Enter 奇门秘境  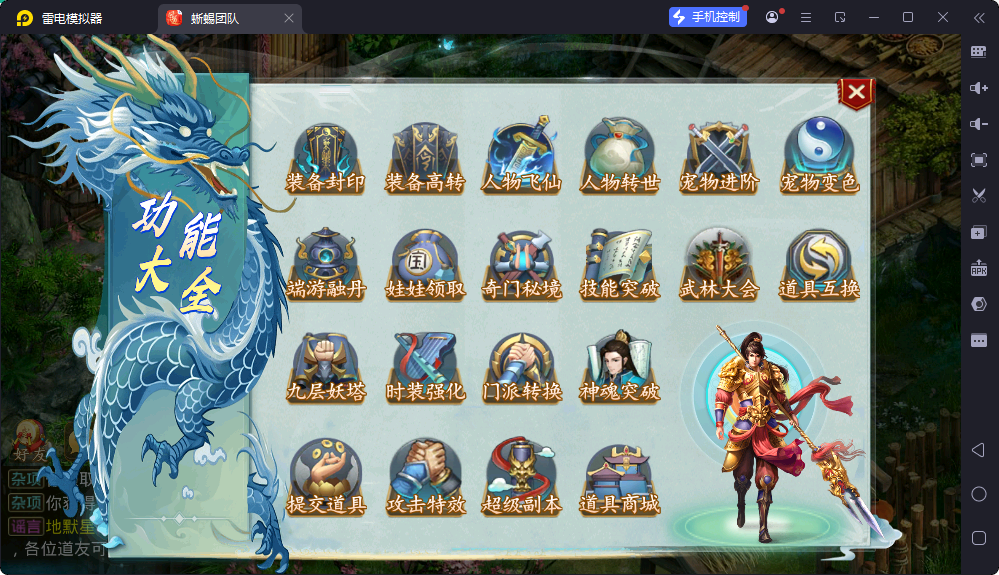pyautogui.click(x=521, y=265)
